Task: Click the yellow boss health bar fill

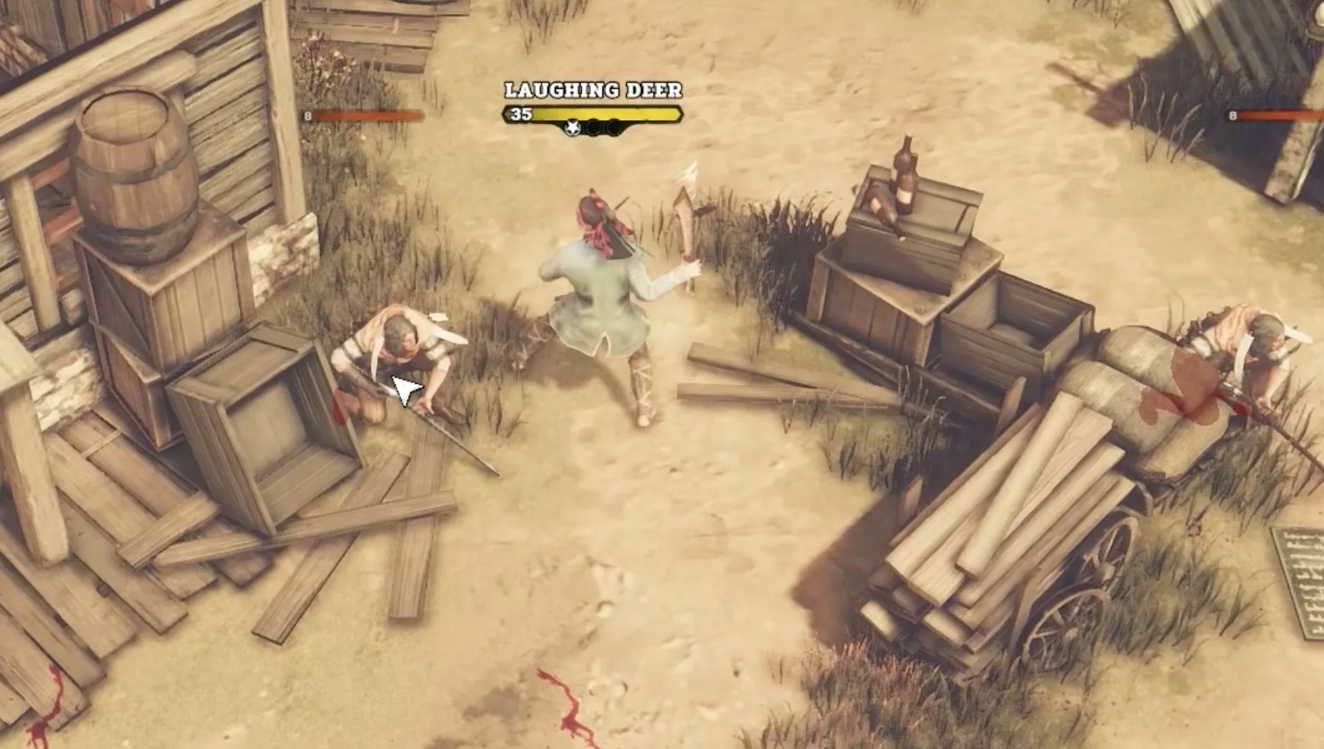Action: pos(610,112)
